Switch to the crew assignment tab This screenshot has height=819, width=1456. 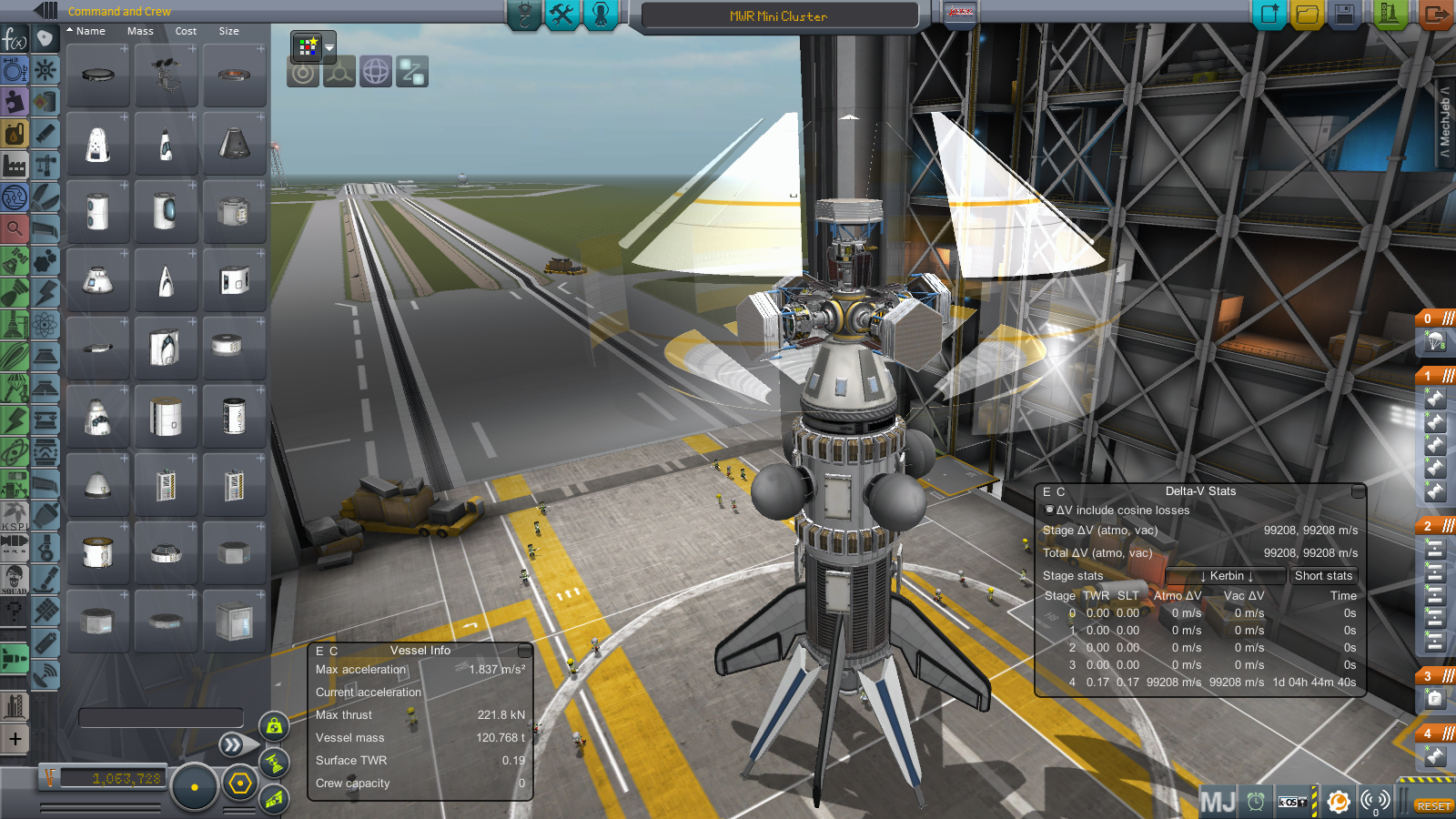(601, 15)
